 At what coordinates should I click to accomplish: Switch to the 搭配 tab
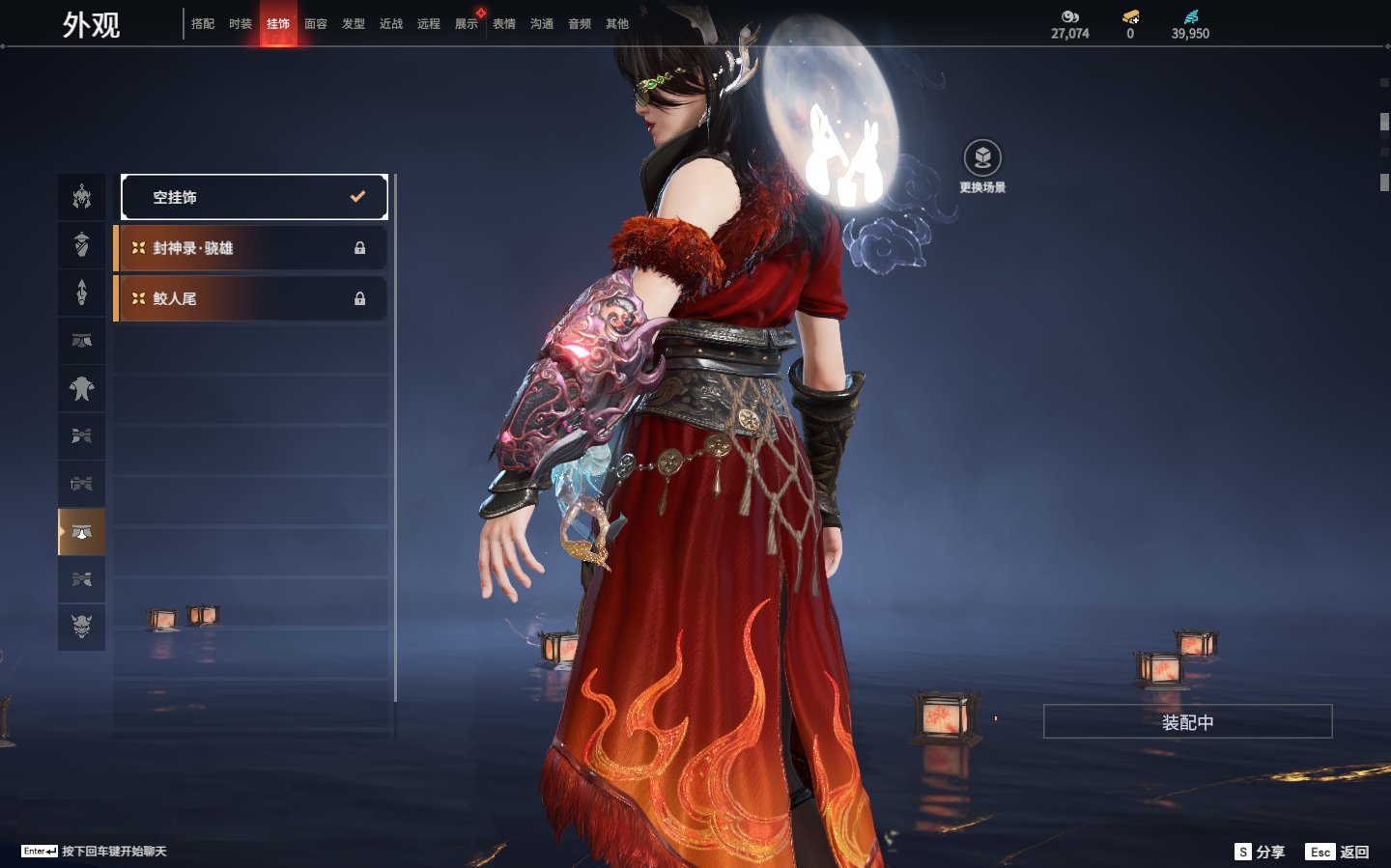(203, 24)
